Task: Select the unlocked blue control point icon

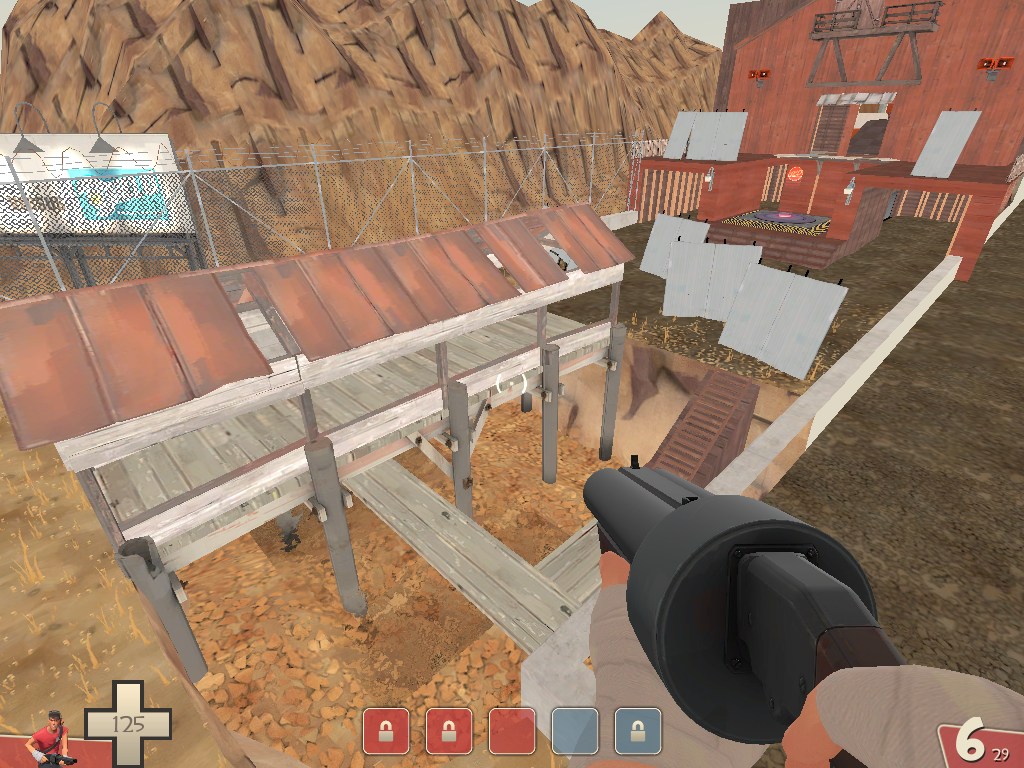Action: click(x=574, y=731)
